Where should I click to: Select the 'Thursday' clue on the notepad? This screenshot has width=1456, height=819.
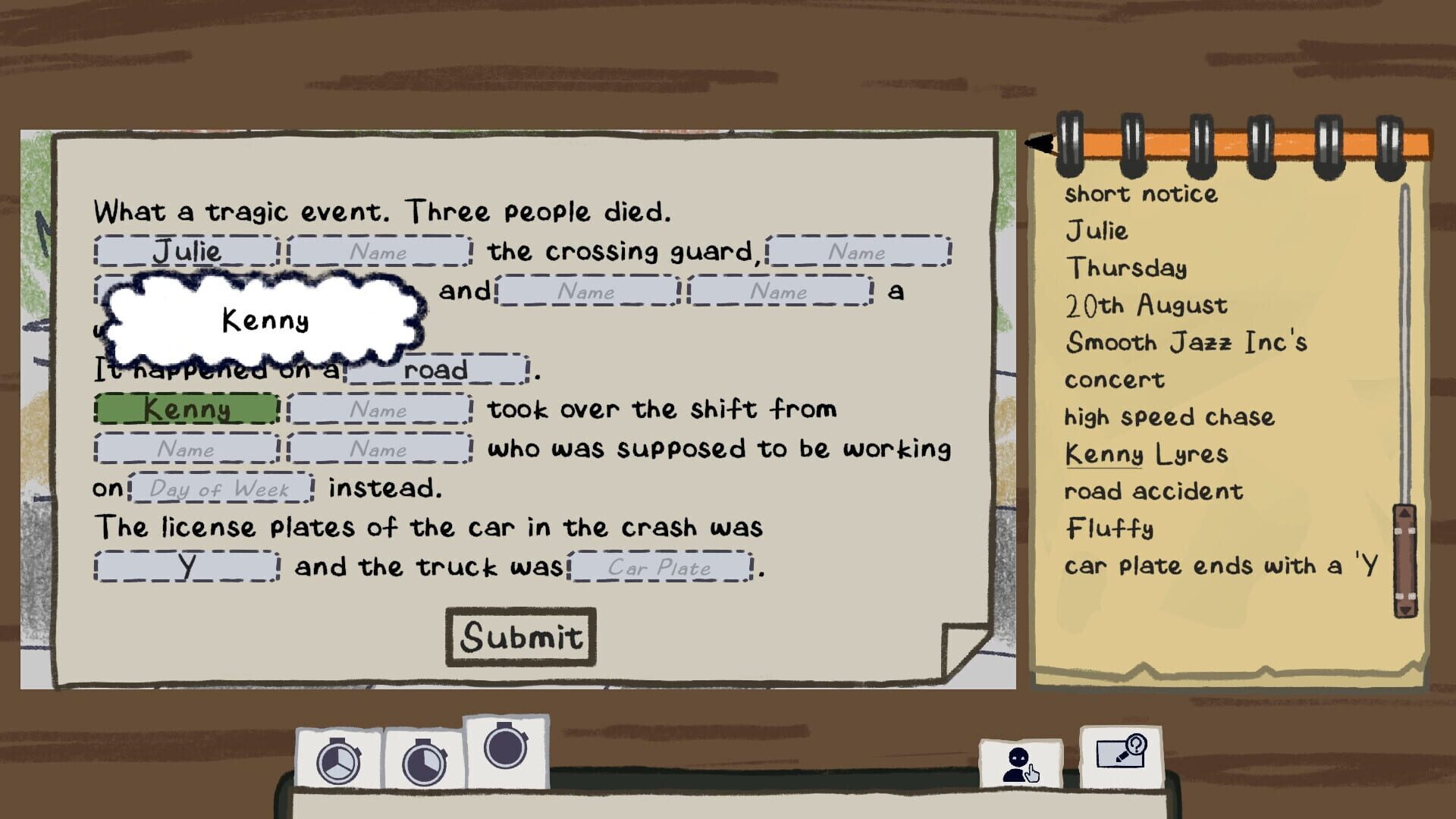click(x=1128, y=268)
